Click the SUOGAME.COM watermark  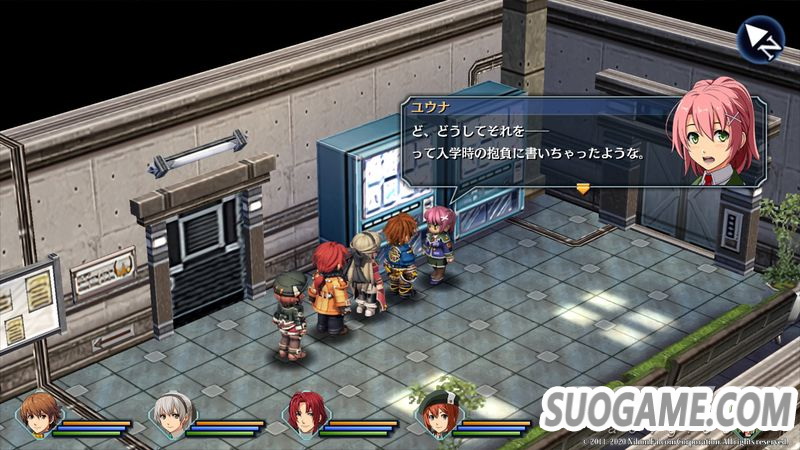(x=668, y=410)
